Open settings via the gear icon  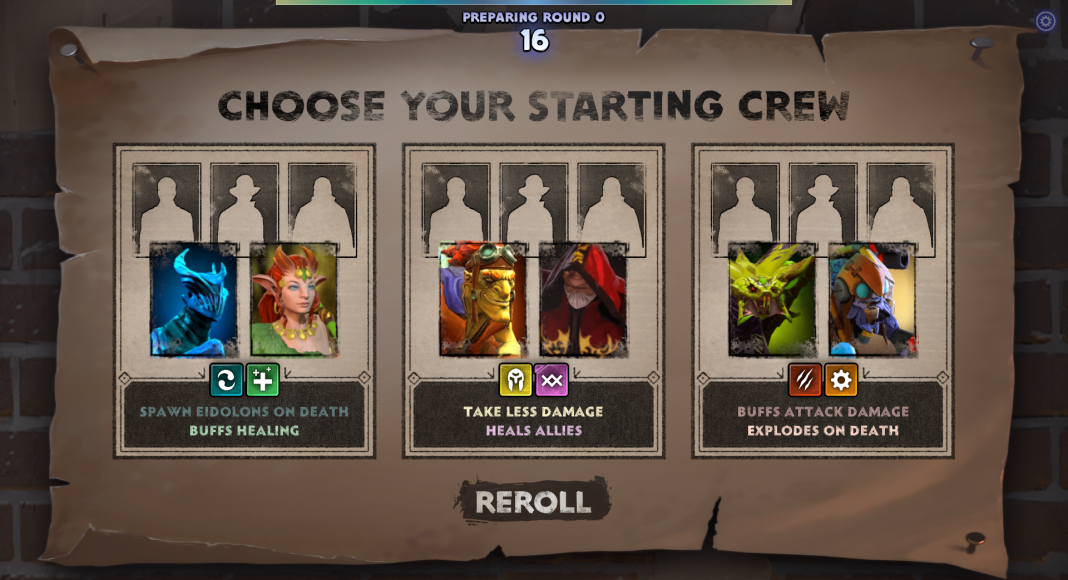(1045, 21)
